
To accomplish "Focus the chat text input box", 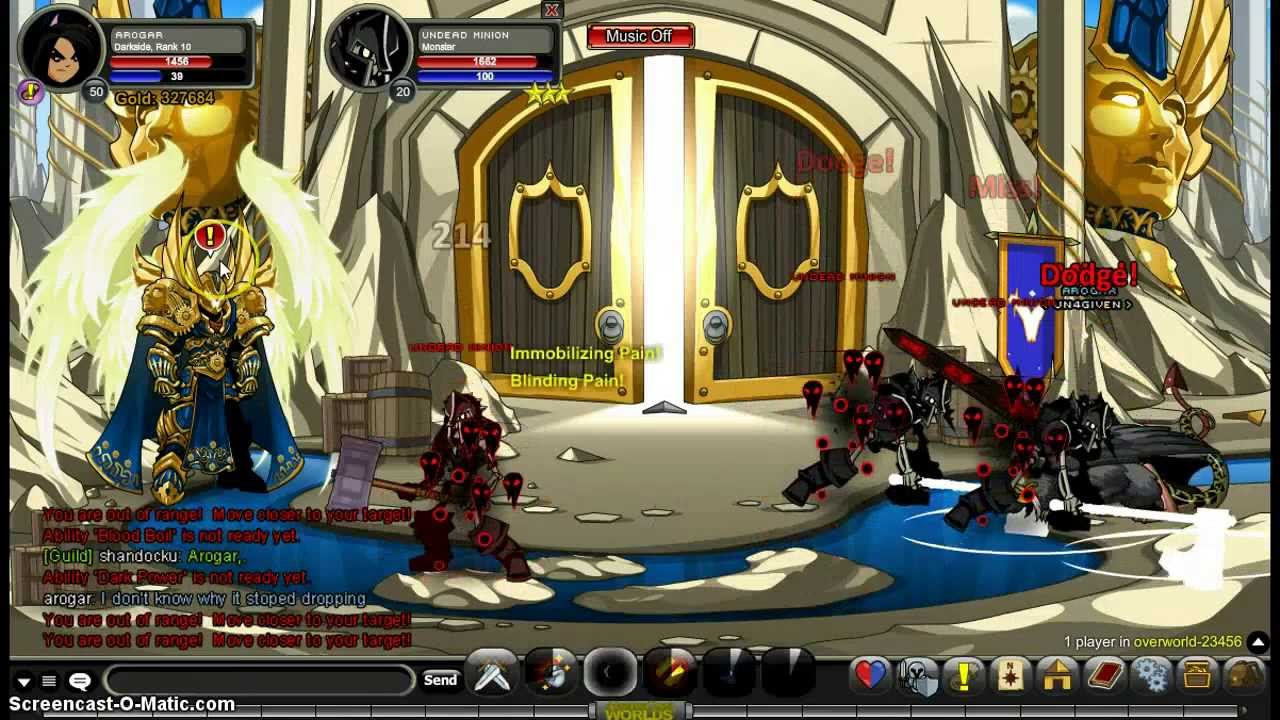I will (258, 680).
